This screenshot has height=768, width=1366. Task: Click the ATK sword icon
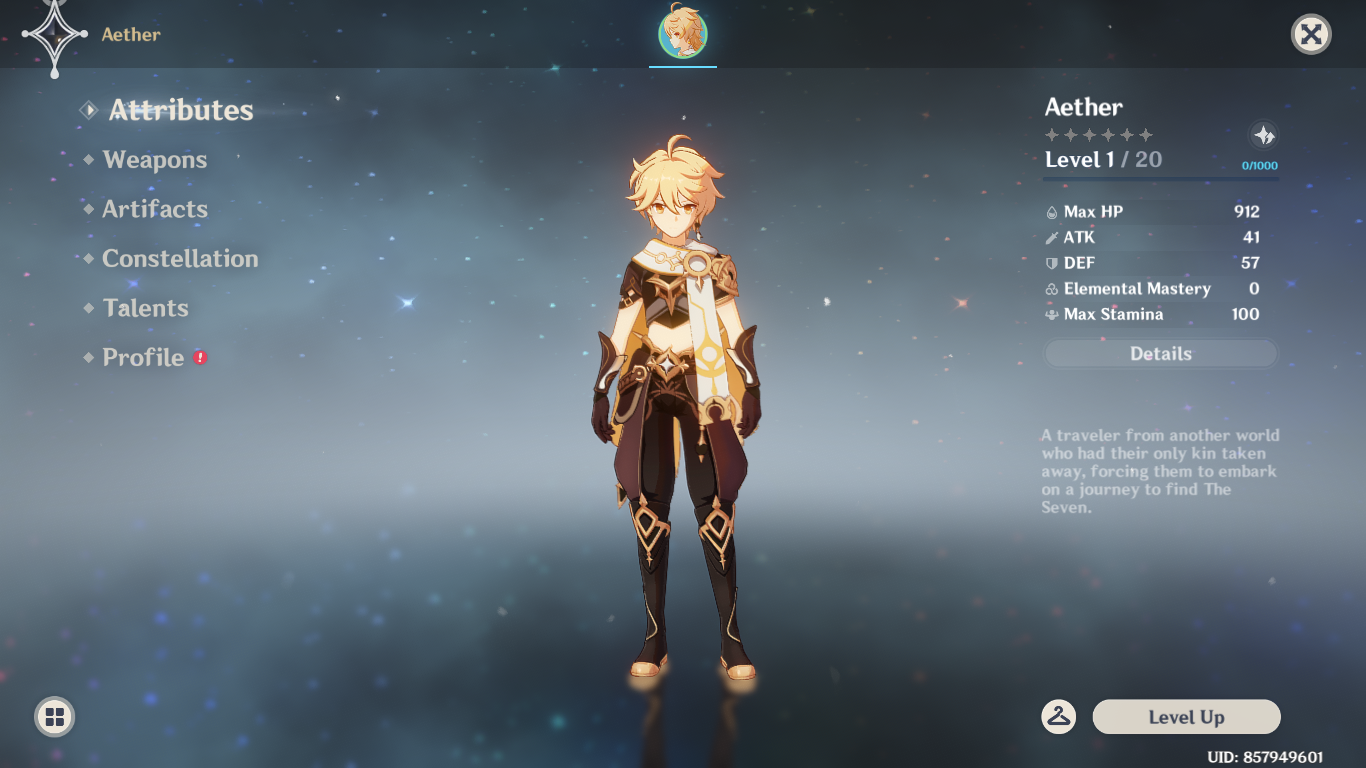(1052, 237)
